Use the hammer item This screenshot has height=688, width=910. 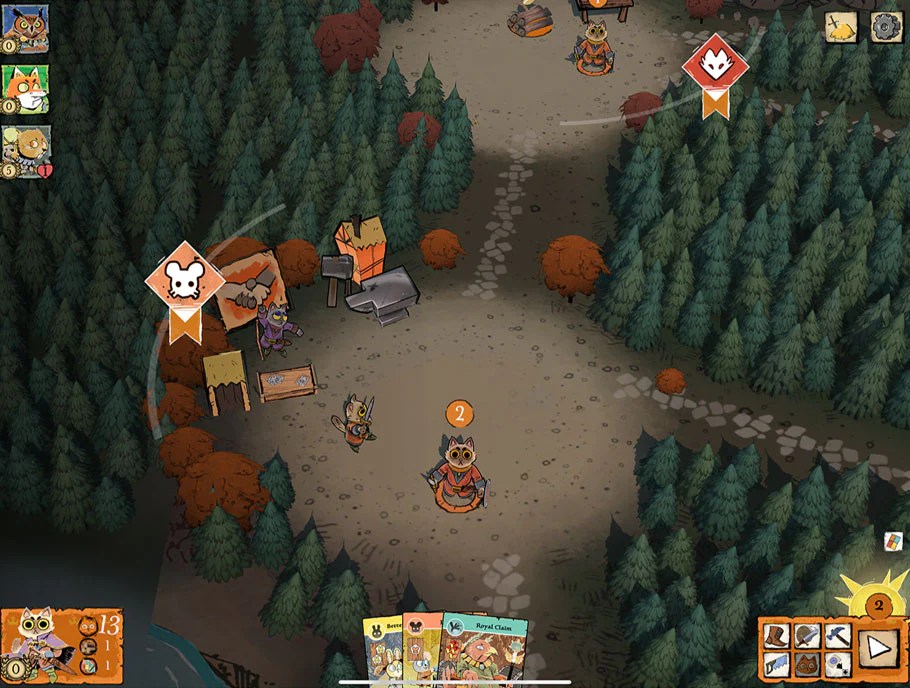pos(838,635)
